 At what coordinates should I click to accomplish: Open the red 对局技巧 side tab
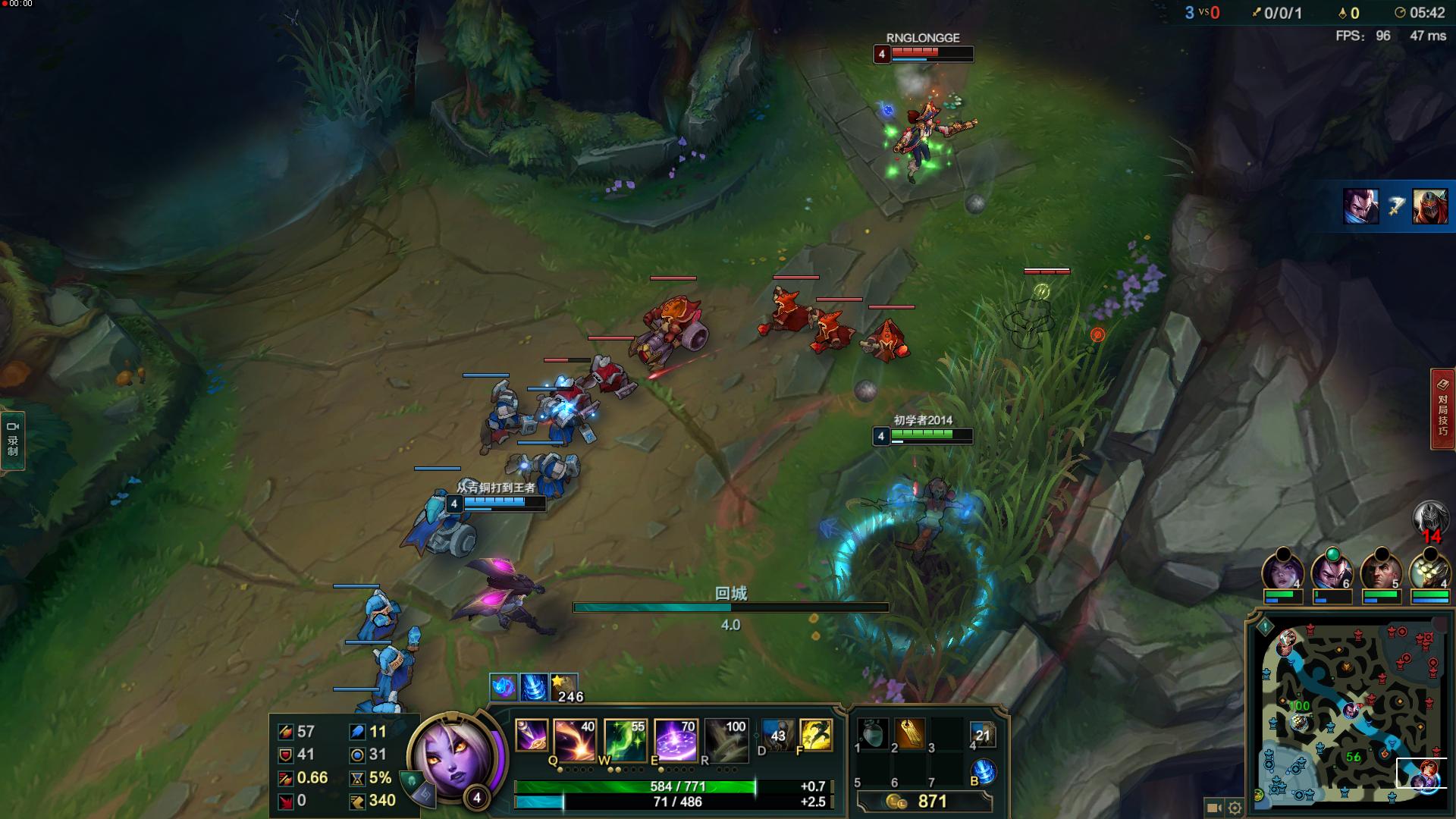(1442, 409)
